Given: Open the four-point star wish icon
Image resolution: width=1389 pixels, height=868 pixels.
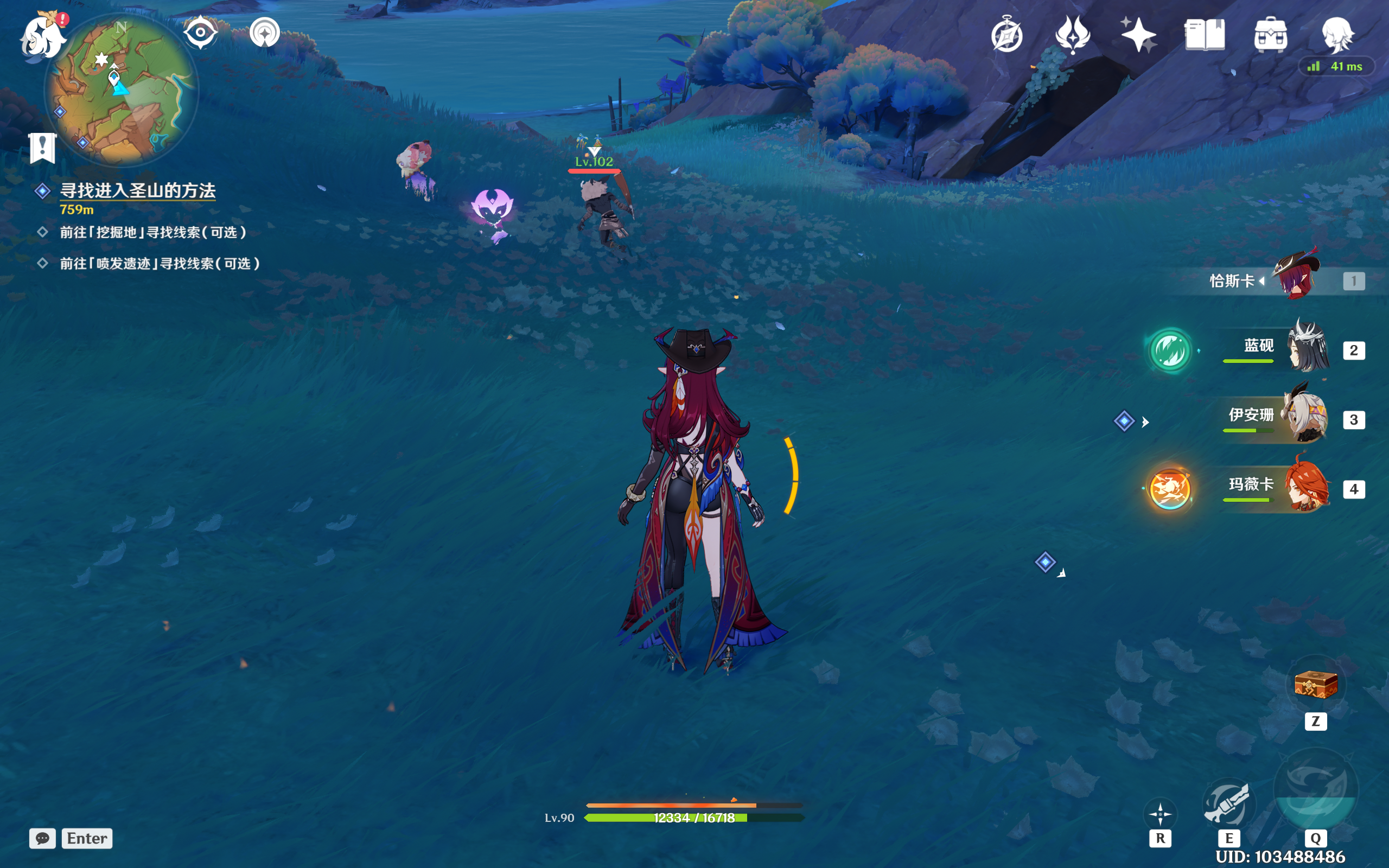Looking at the screenshot, I should tap(1138, 35).
